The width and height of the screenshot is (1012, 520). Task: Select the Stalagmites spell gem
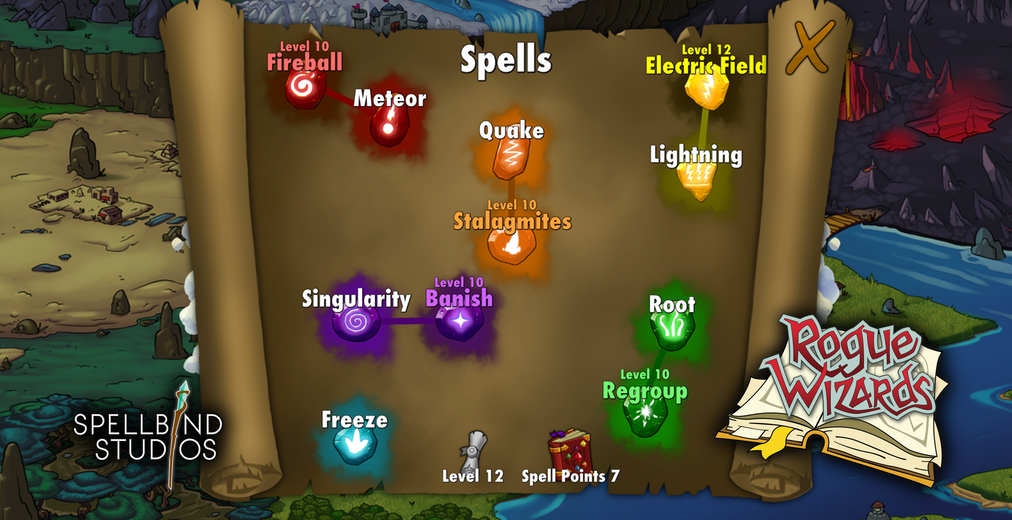[x=509, y=244]
